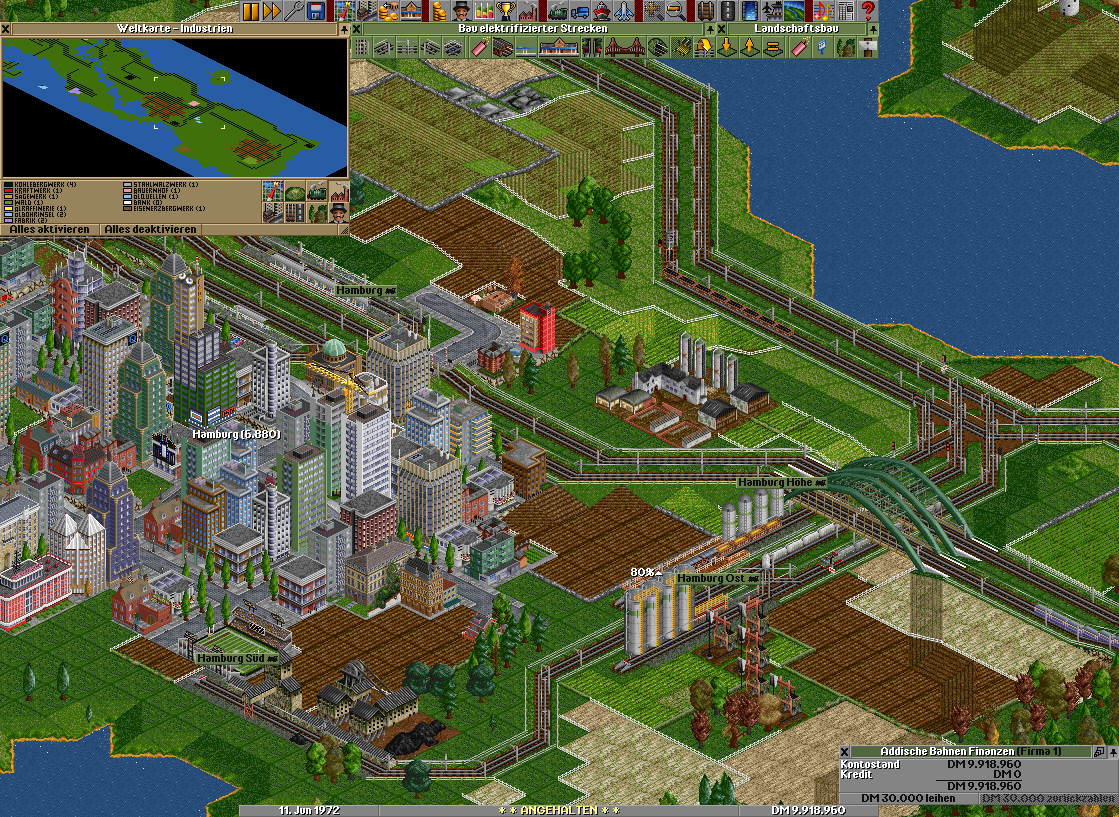Click the question mark help icon
Image resolution: width=1119 pixels, height=817 pixels.
[867, 11]
